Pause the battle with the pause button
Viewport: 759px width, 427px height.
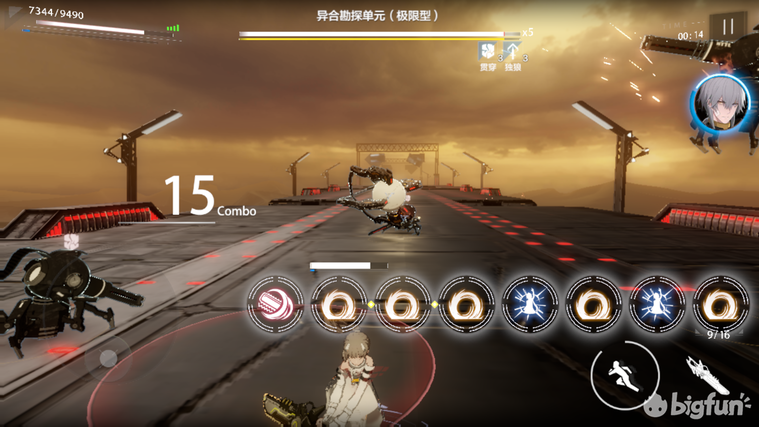727,27
